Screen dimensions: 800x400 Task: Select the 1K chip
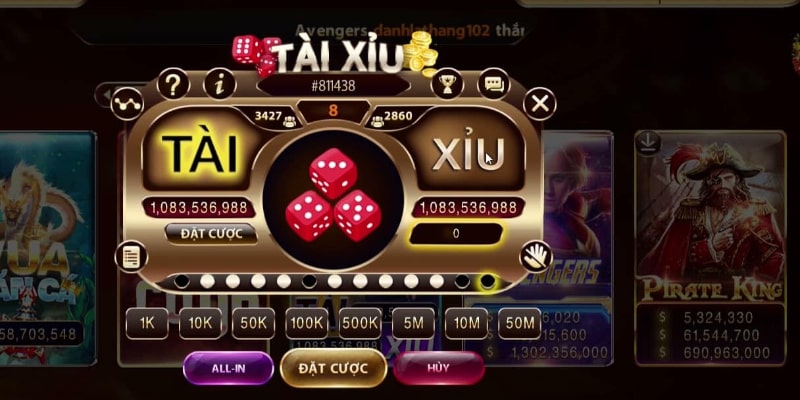[x=146, y=322]
